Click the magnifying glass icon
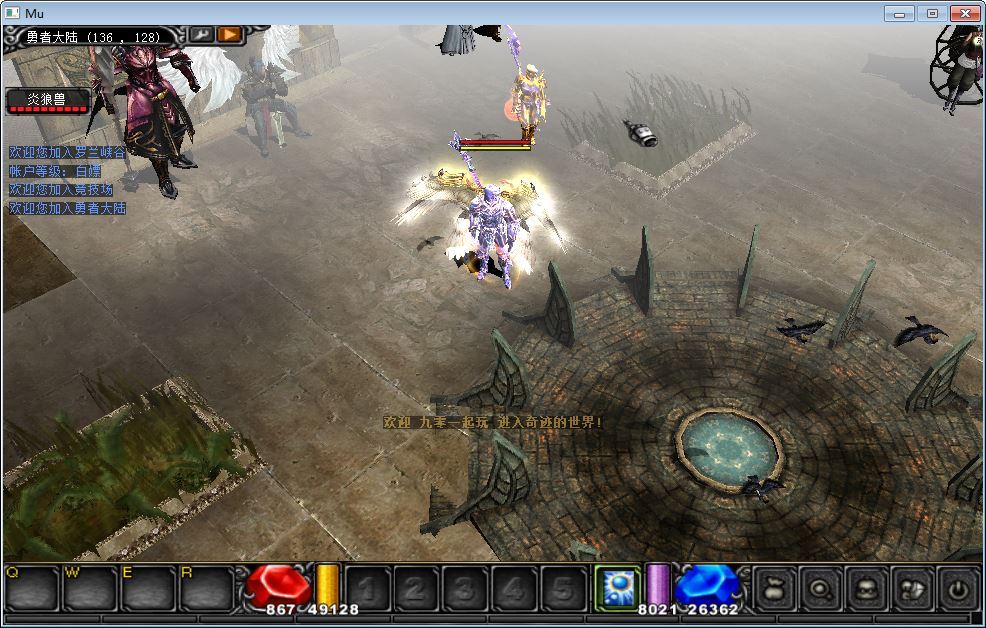986x628 pixels. [x=819, y=590]
